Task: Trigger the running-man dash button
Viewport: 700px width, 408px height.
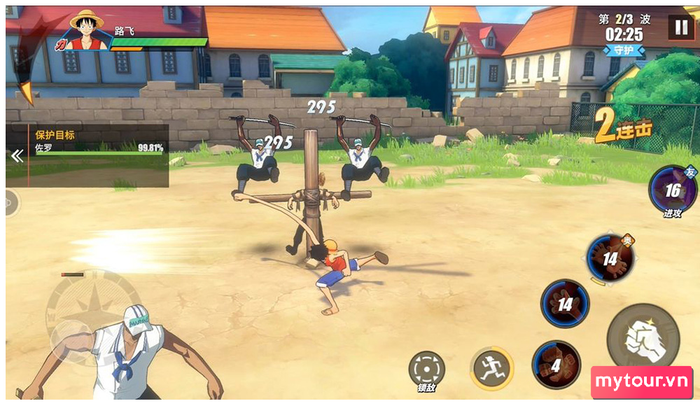Action: (491, 367)
